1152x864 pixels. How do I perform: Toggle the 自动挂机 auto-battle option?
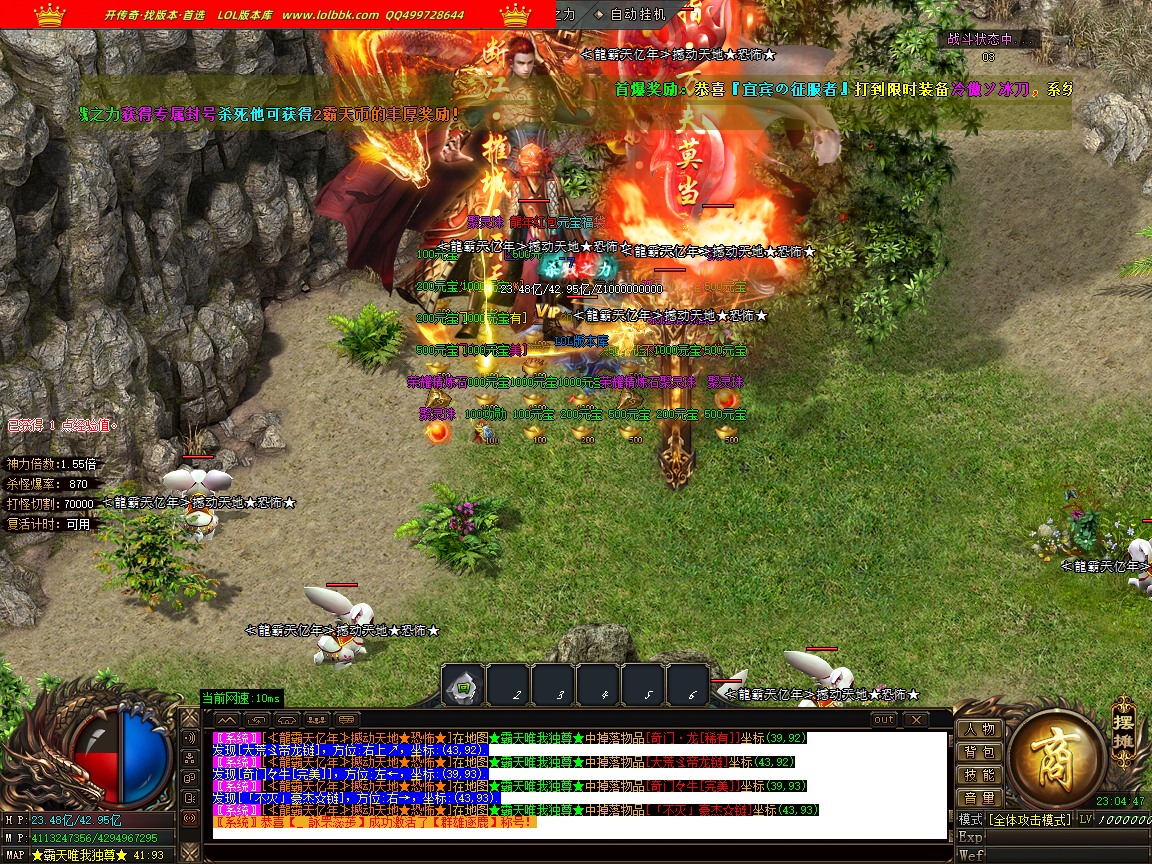click(x=637, y=14)
